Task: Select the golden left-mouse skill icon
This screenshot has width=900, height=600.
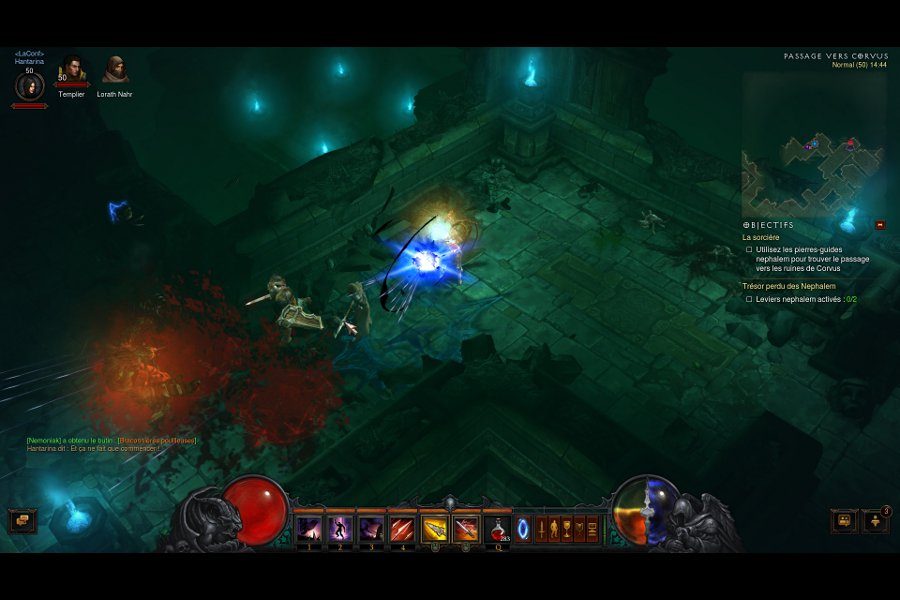Action: tap(435, 528)
